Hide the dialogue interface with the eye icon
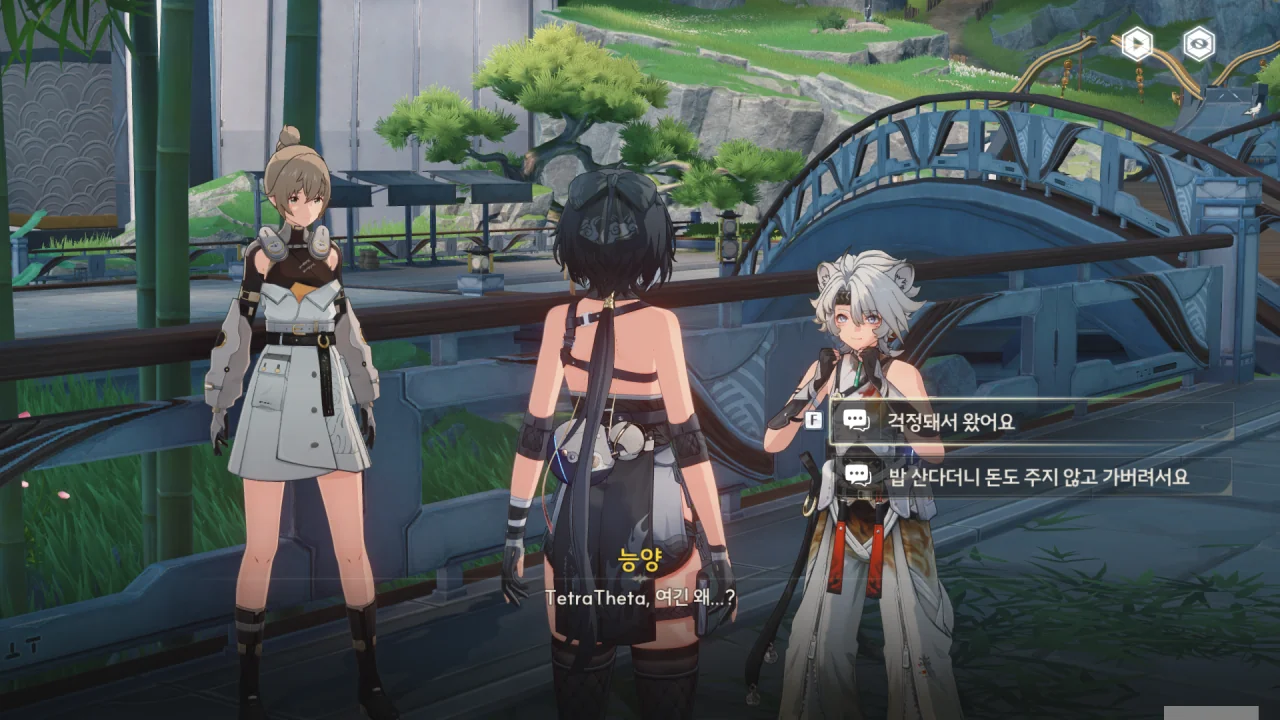The image size is (1280, 720). coord(1198,44)
